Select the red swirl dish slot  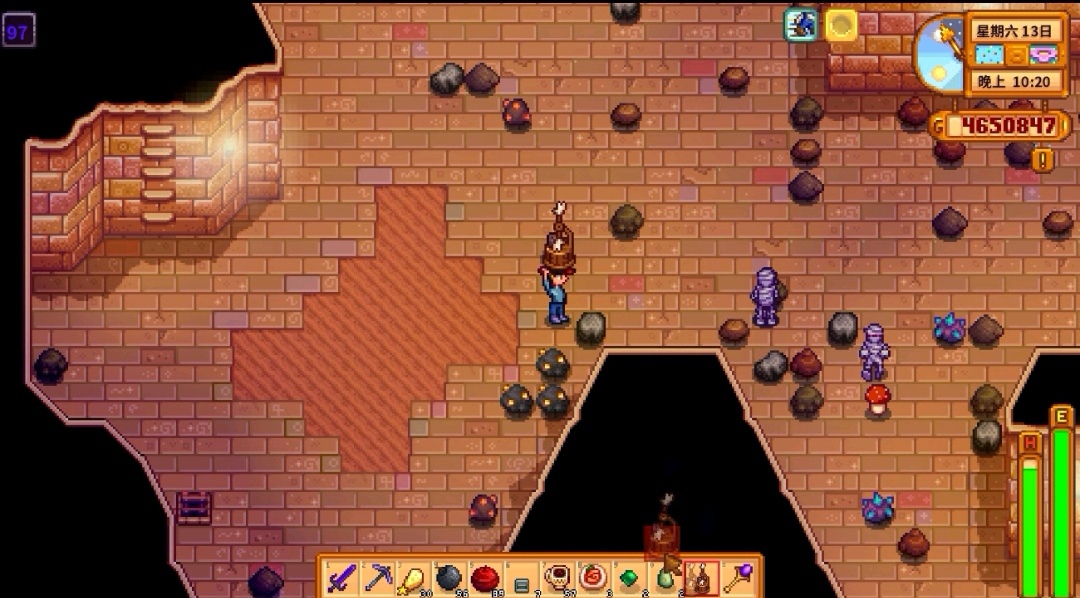592,577
